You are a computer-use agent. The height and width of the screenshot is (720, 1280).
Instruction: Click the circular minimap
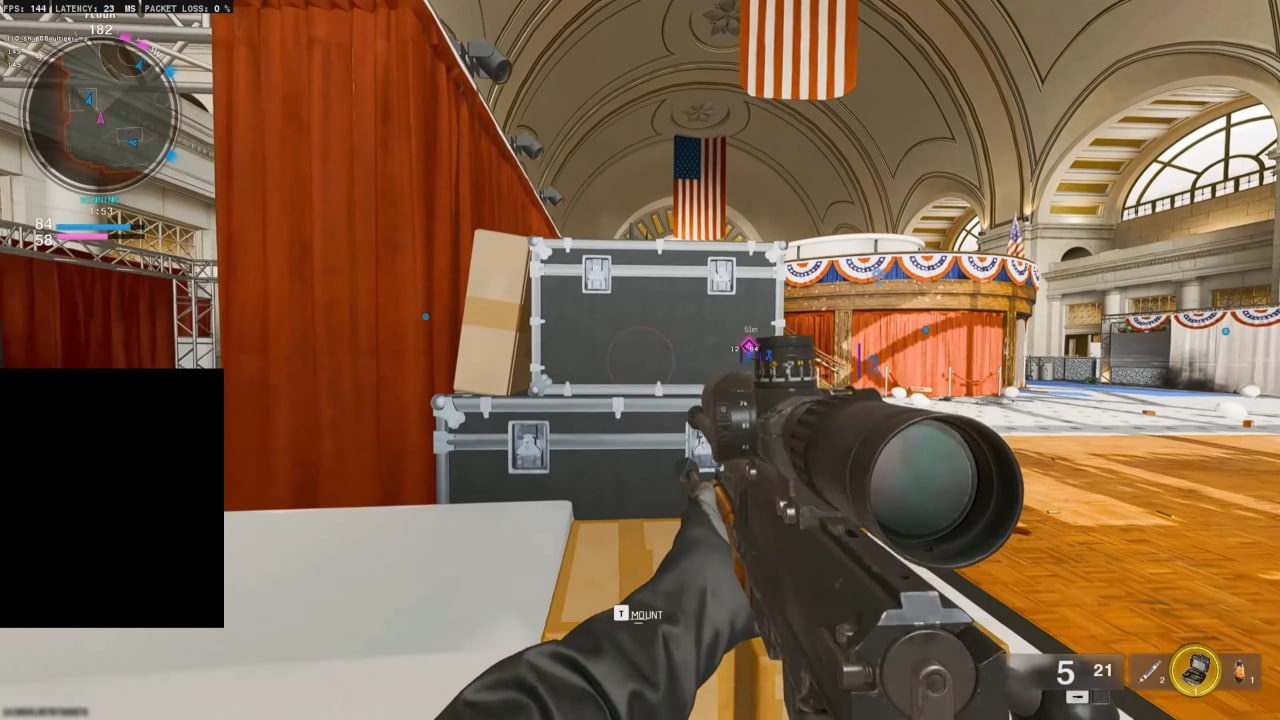101,115
